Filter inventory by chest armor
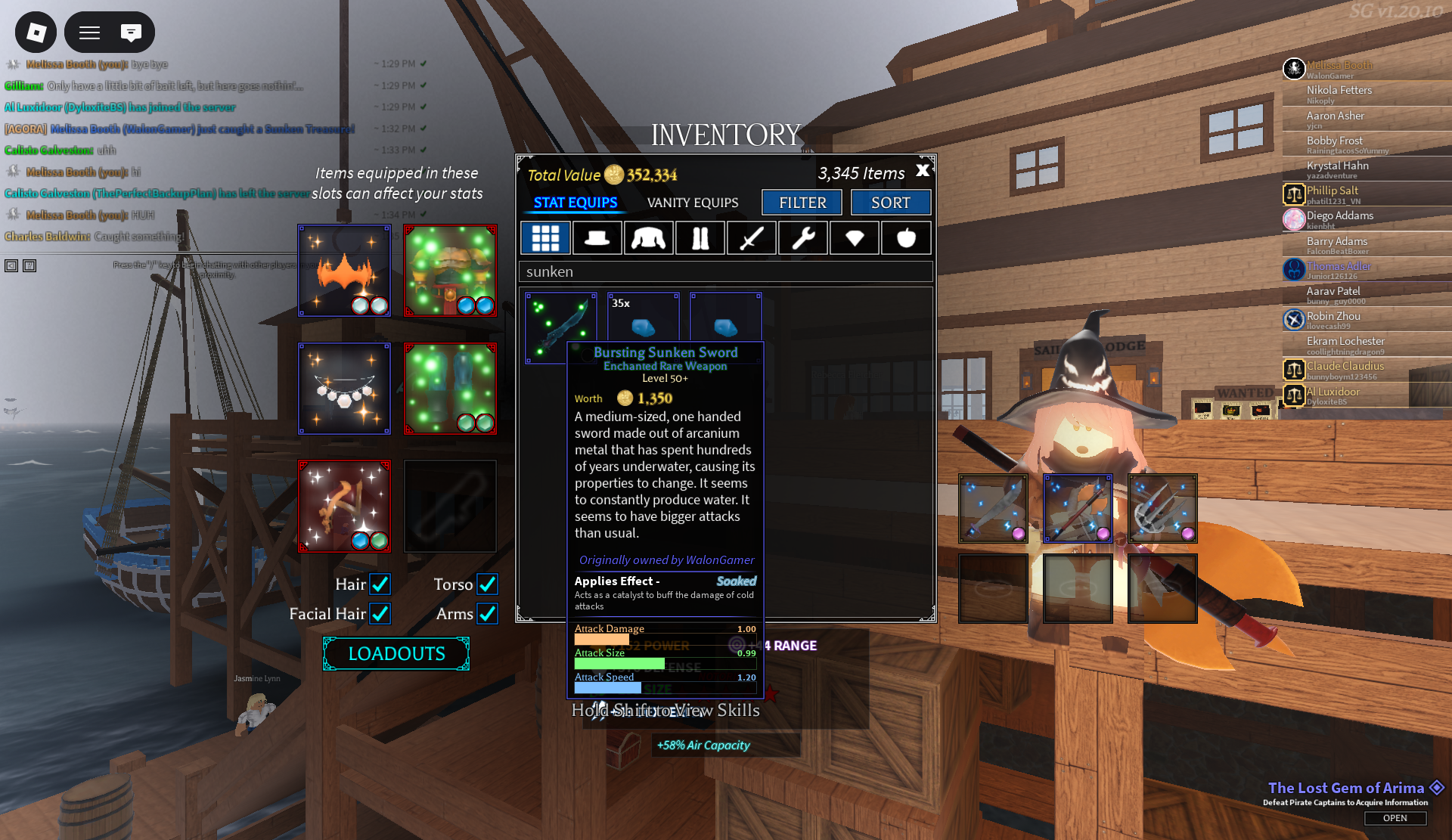Viewport: 1452px width, 840px height. point(648,238)
